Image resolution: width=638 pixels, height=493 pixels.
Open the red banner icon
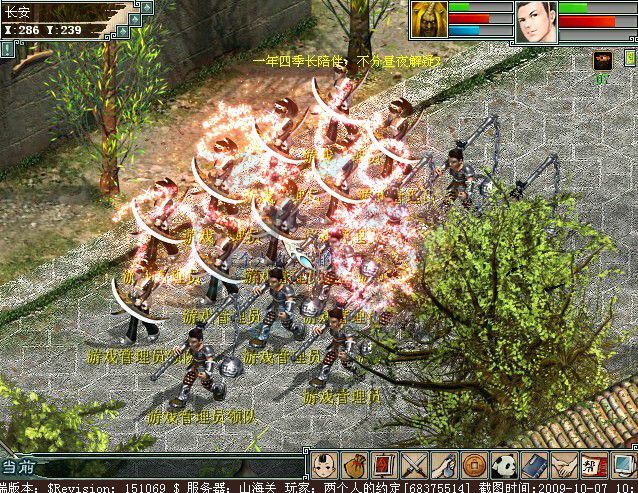coord(593,465)
